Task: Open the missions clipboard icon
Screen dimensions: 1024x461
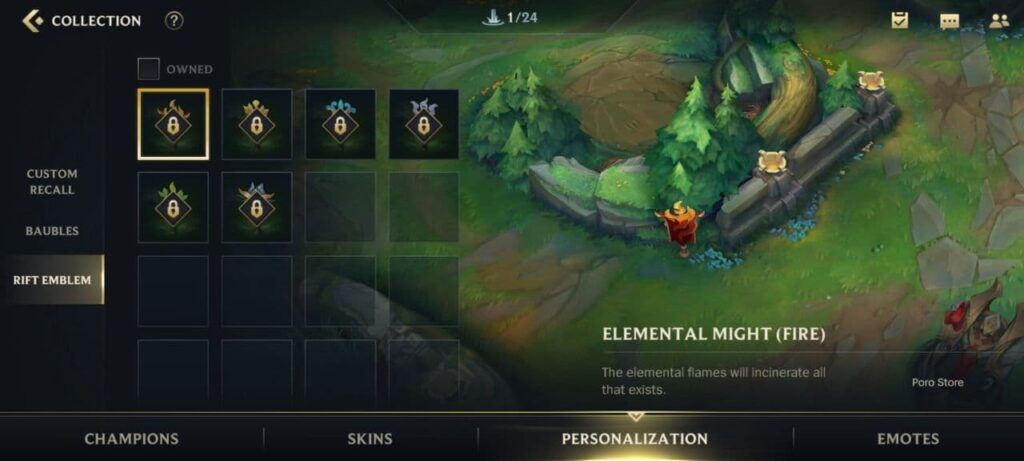Action: point(900,20)
